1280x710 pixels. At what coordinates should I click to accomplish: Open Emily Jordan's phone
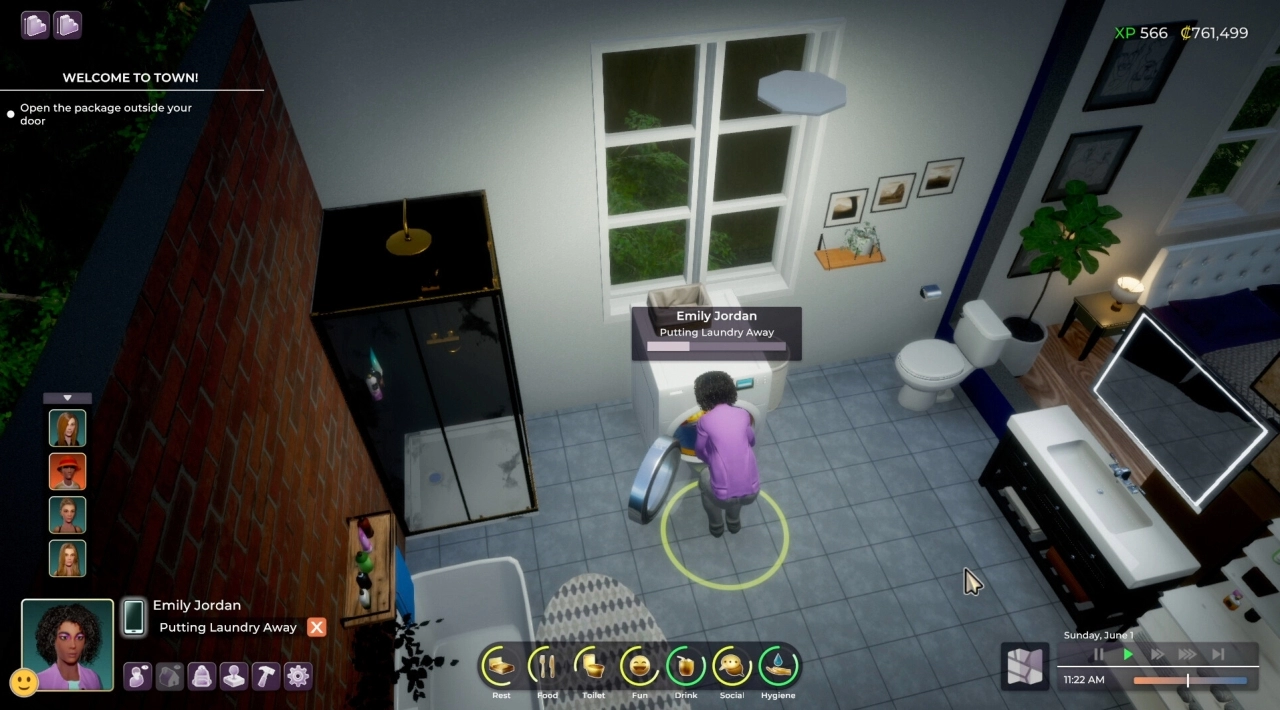pyautogui.click(x=134, y=616)
